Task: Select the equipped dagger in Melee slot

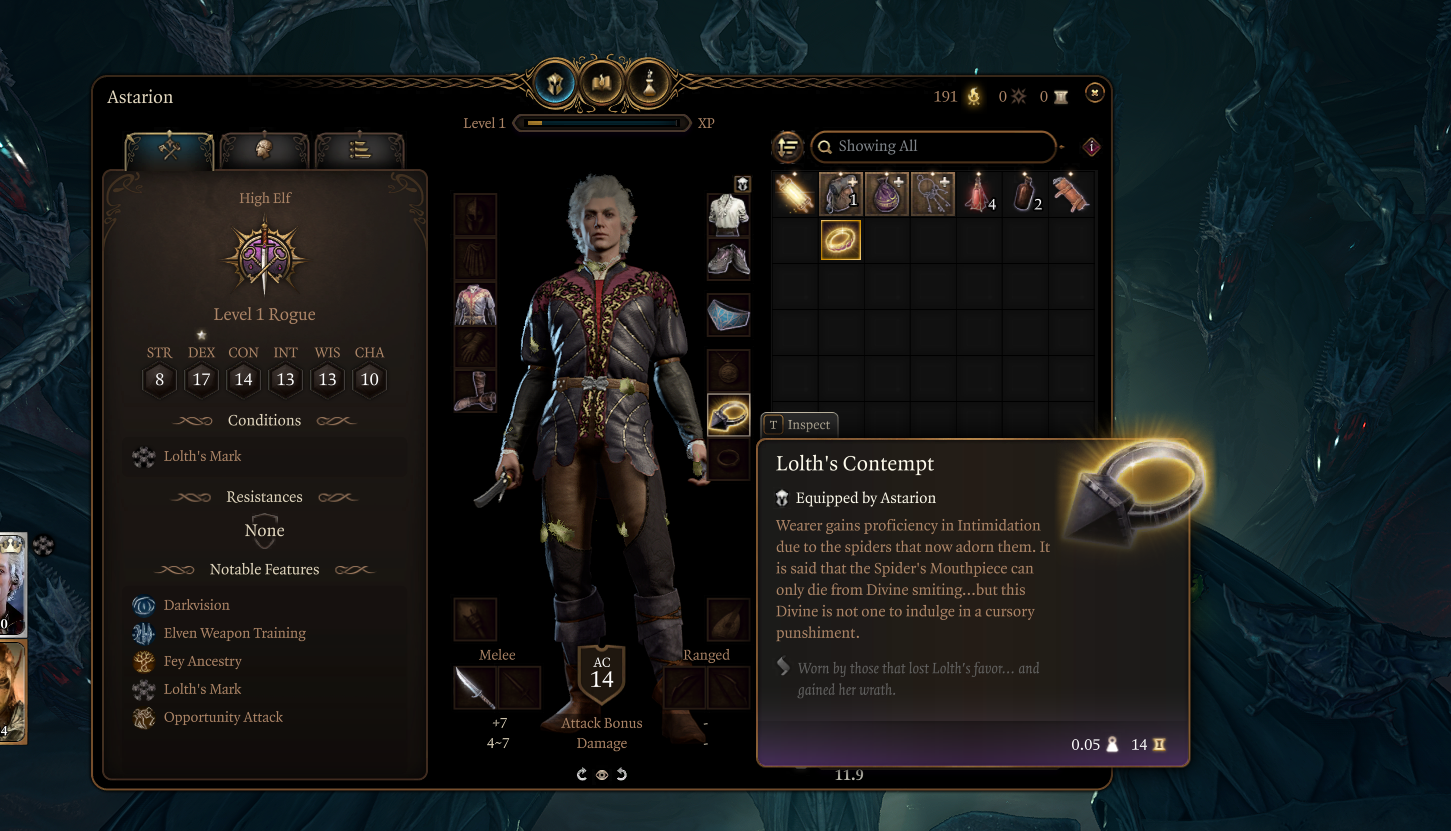Action: tap(475, 688)
